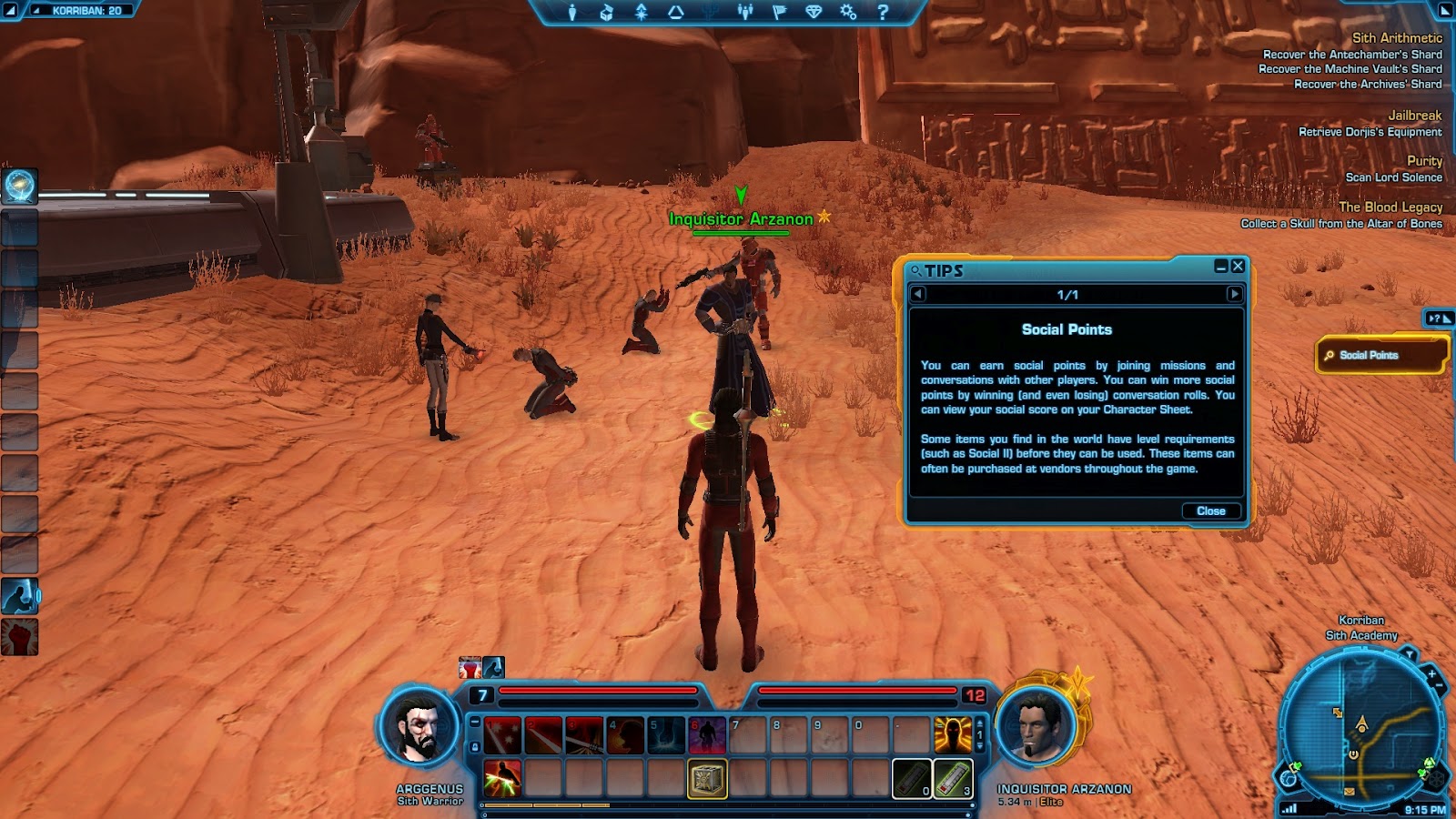Open the social group icon in top bar
The height and width of the screenshot is (819, 1456).
click(745, 12)
